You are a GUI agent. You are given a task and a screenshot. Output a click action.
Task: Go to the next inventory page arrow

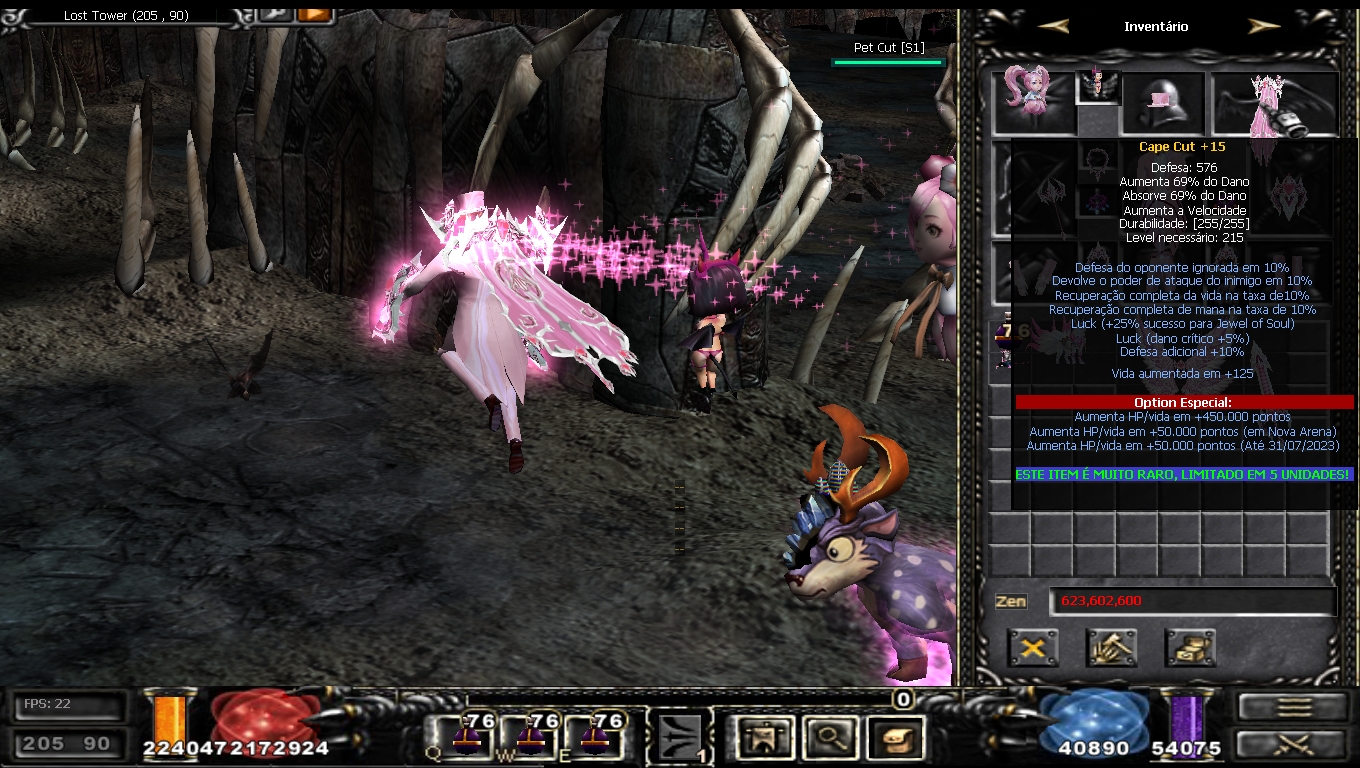(1264, 27)
